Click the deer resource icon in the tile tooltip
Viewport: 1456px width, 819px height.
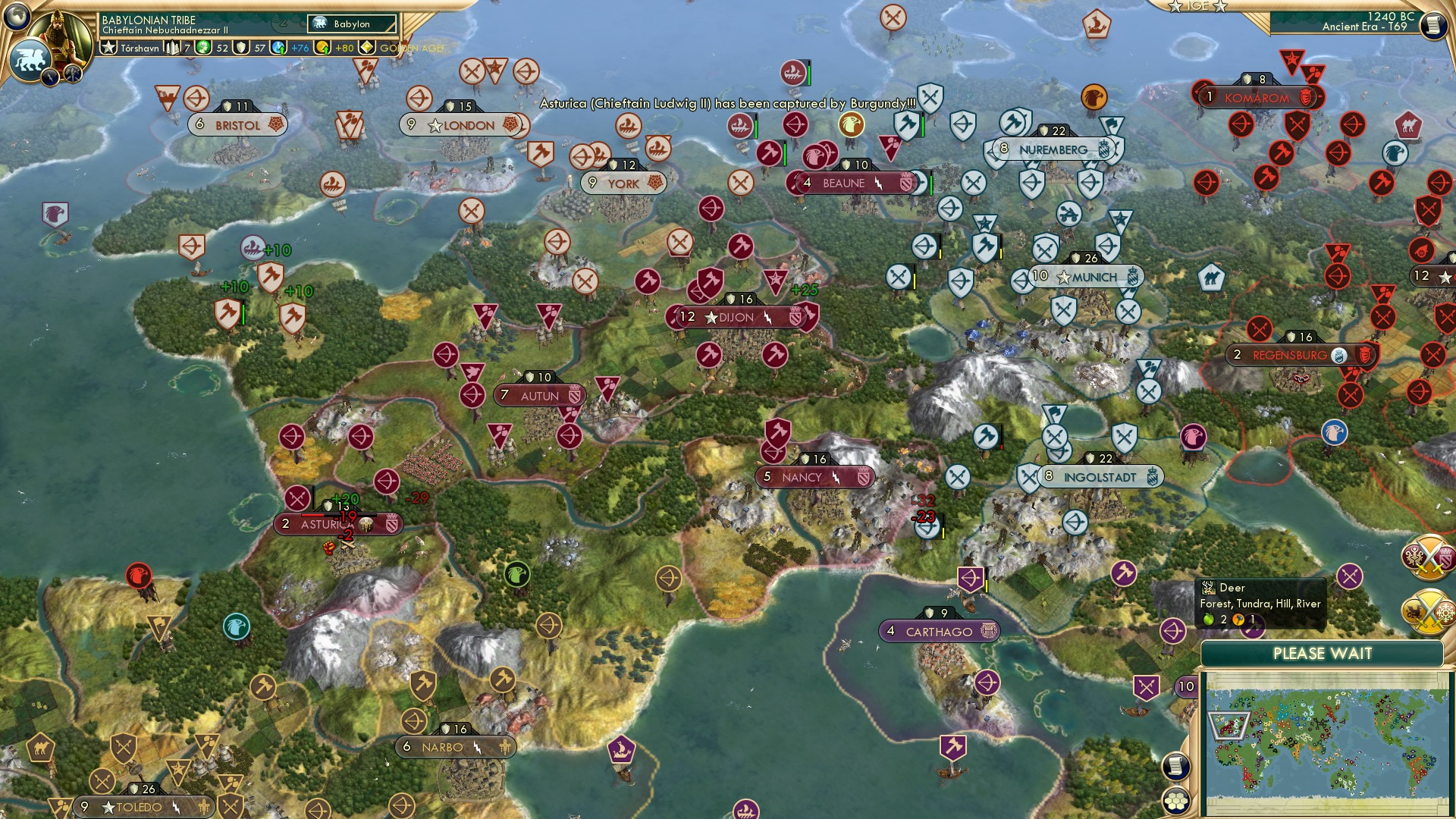pyautogui.click(x=1208, y=588)
